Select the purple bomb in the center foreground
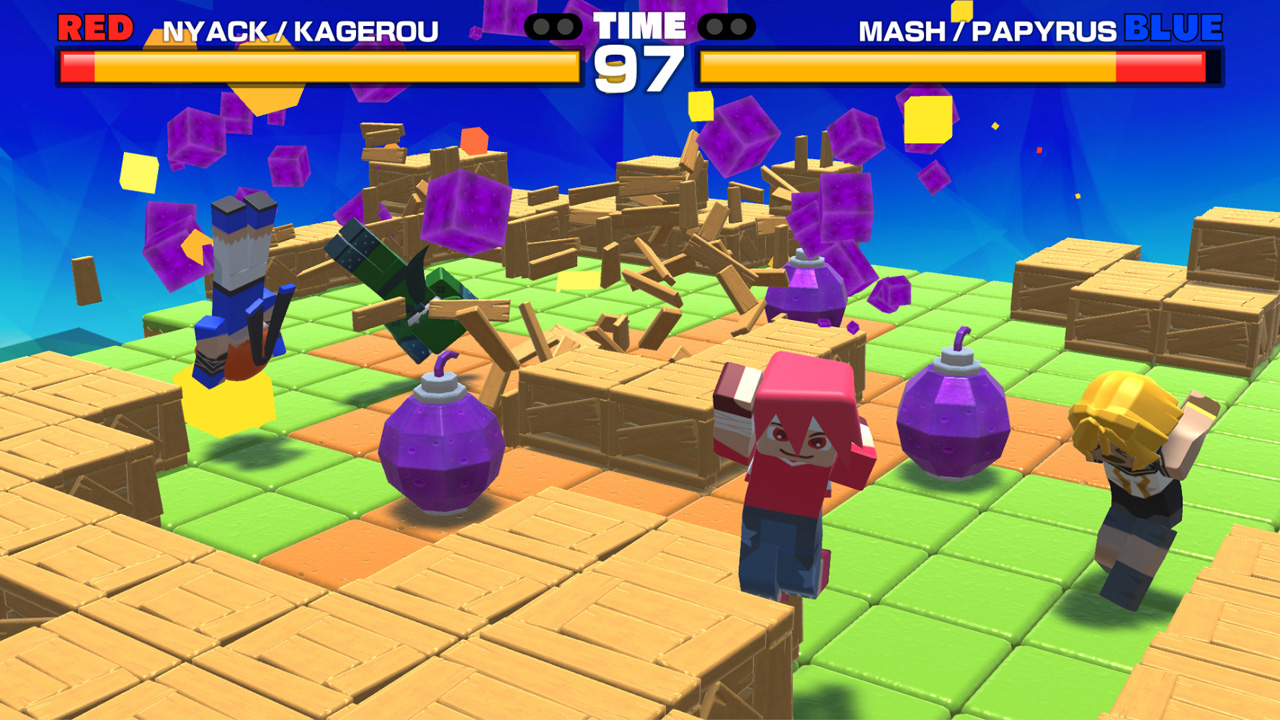1280x720 pixels. 440,450
